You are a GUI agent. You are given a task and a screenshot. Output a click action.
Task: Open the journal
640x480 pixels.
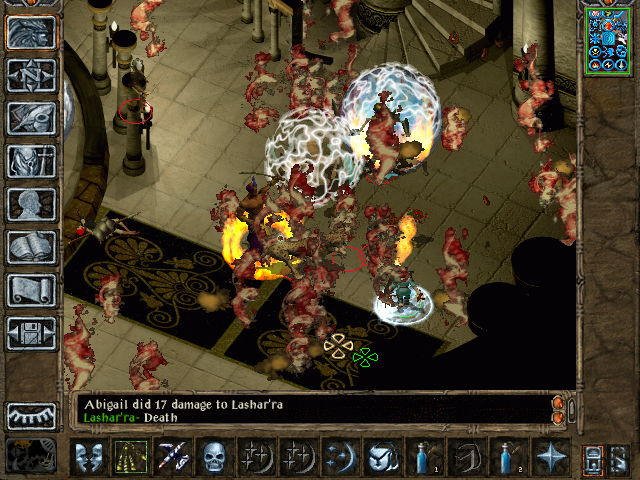(x=31, y=119)
